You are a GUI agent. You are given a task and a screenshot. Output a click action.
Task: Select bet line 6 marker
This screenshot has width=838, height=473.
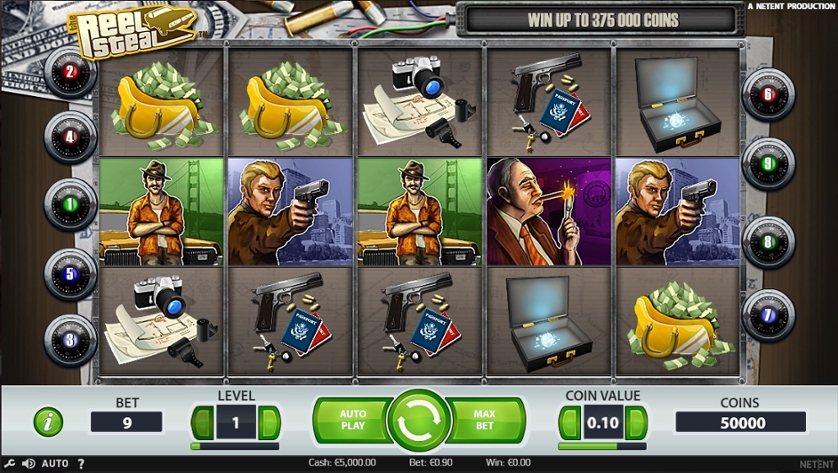tap(768, 96)
